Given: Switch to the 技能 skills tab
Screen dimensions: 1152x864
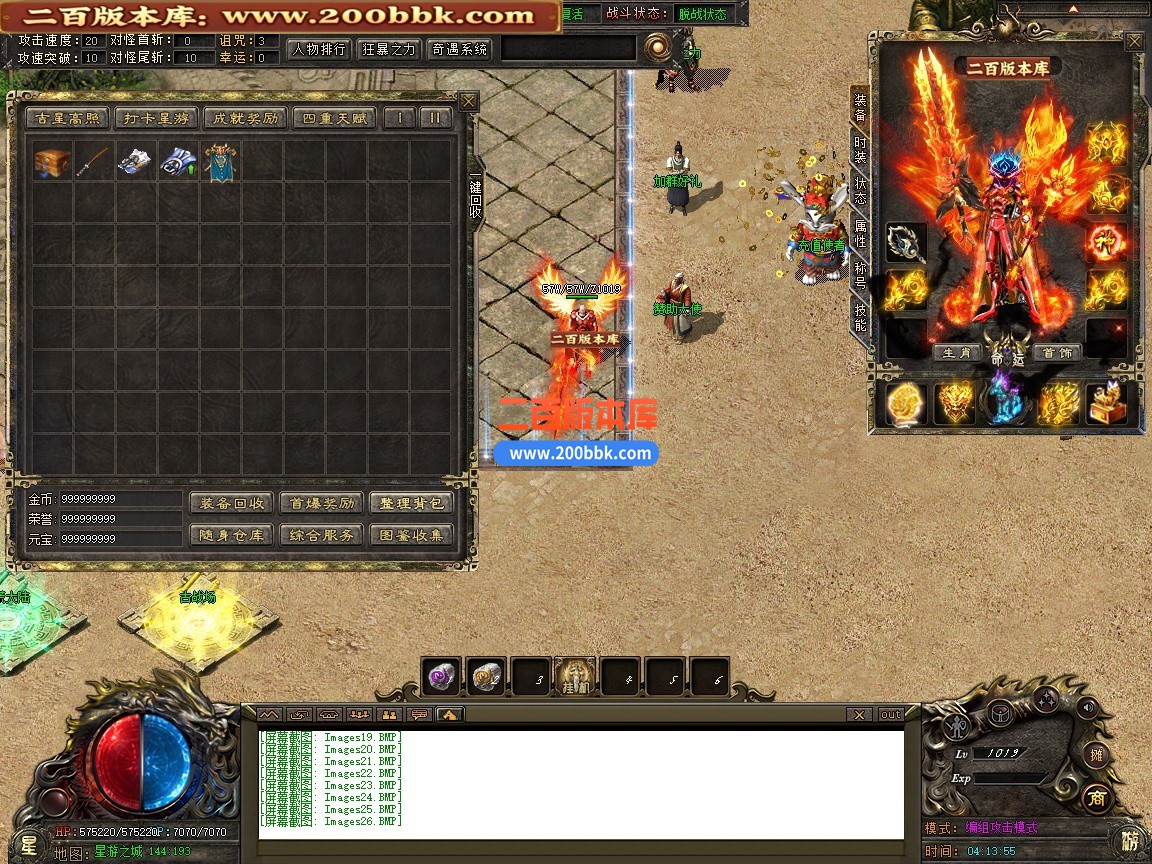Looking at the screenshot, I should 860,316.
